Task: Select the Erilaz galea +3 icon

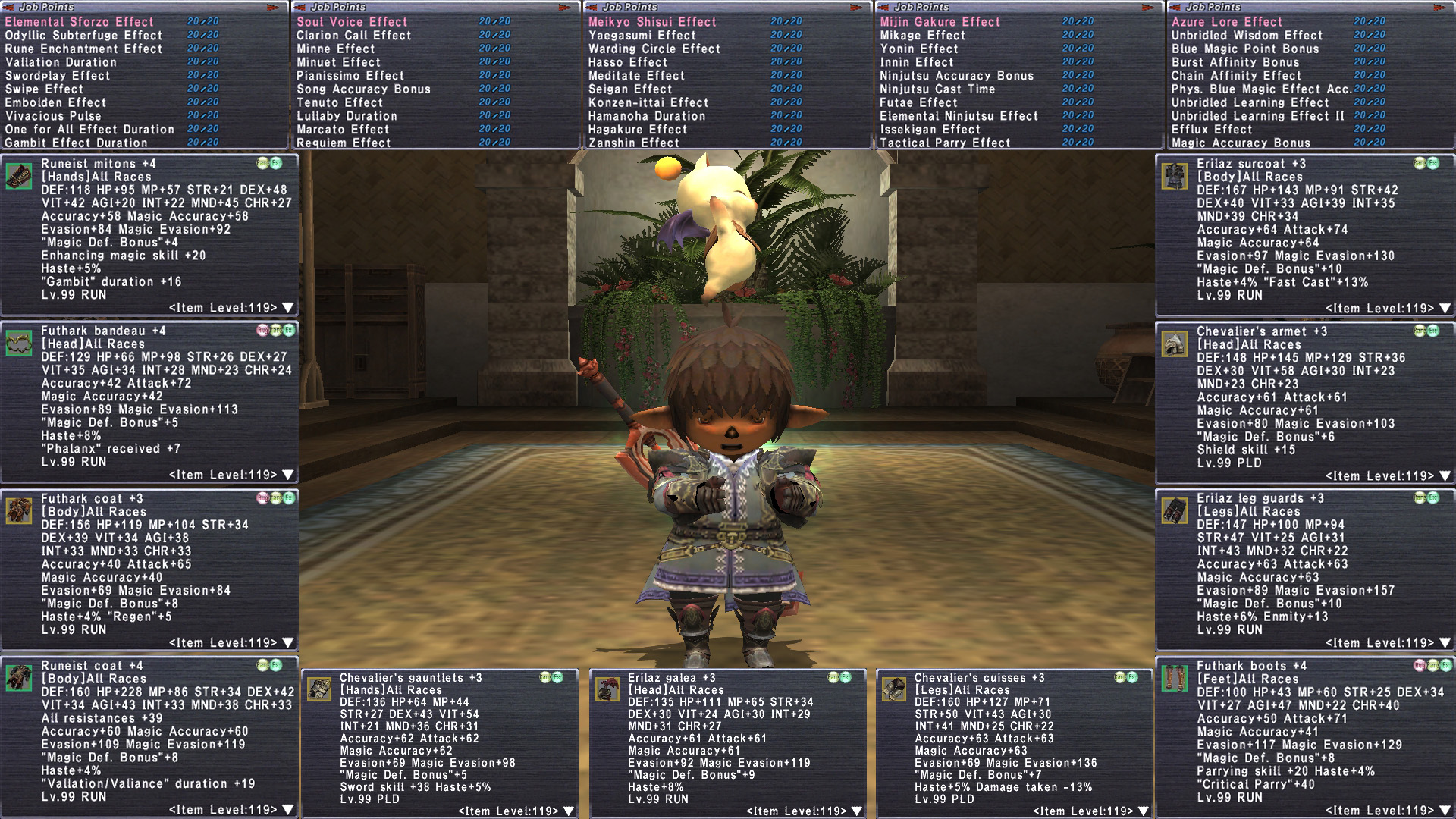Action: click(607, 689)
